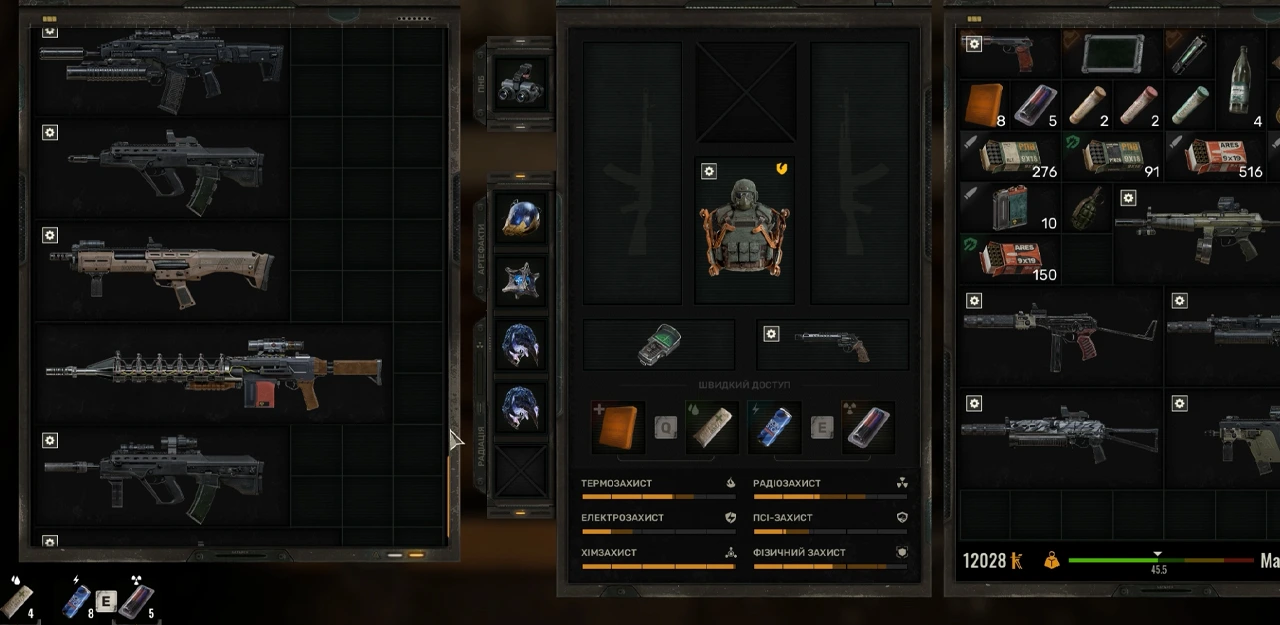Click the blue energy drink quick slot
1280x625 pixels.
coord(773,427)
